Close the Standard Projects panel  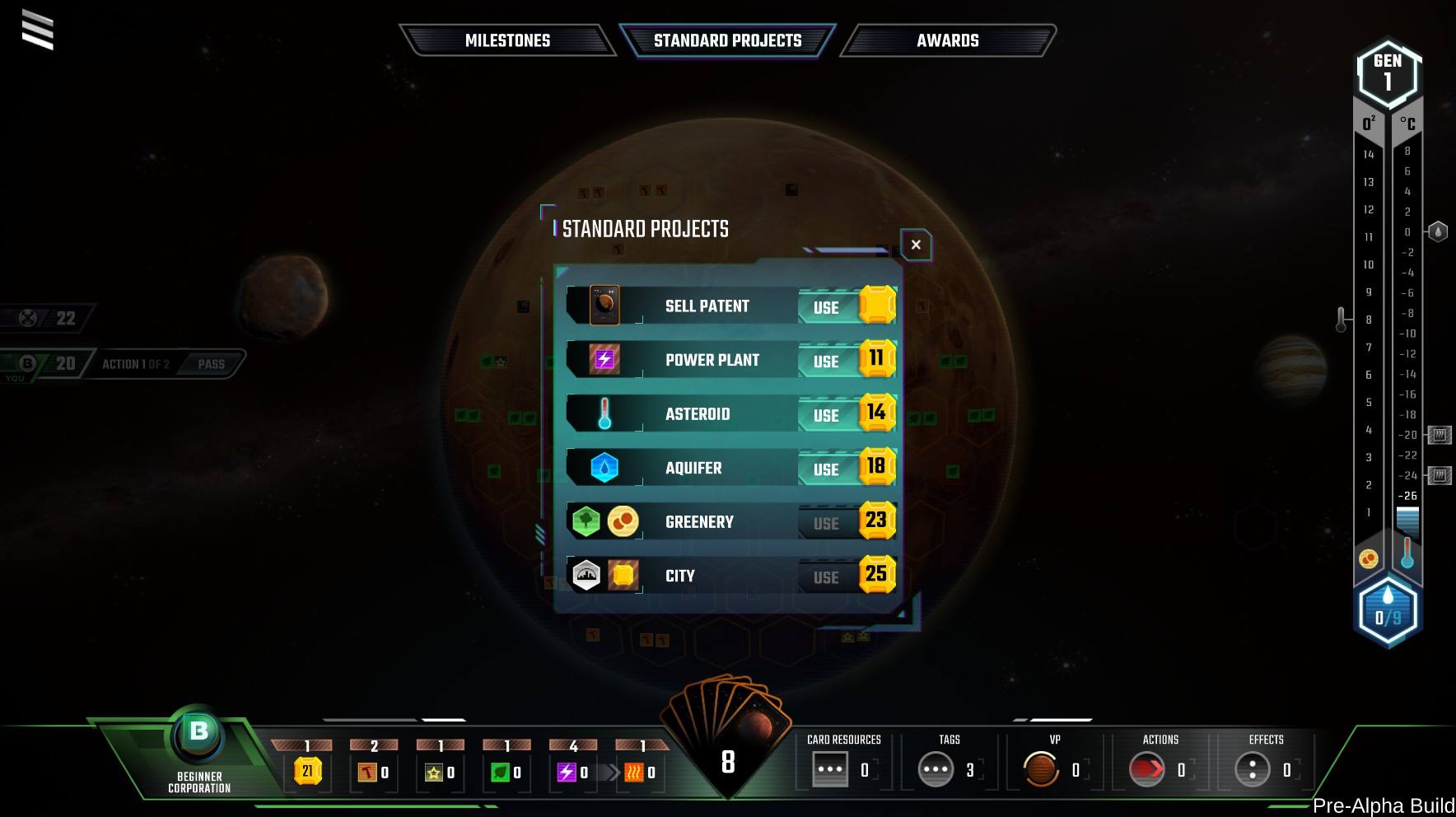916,245
